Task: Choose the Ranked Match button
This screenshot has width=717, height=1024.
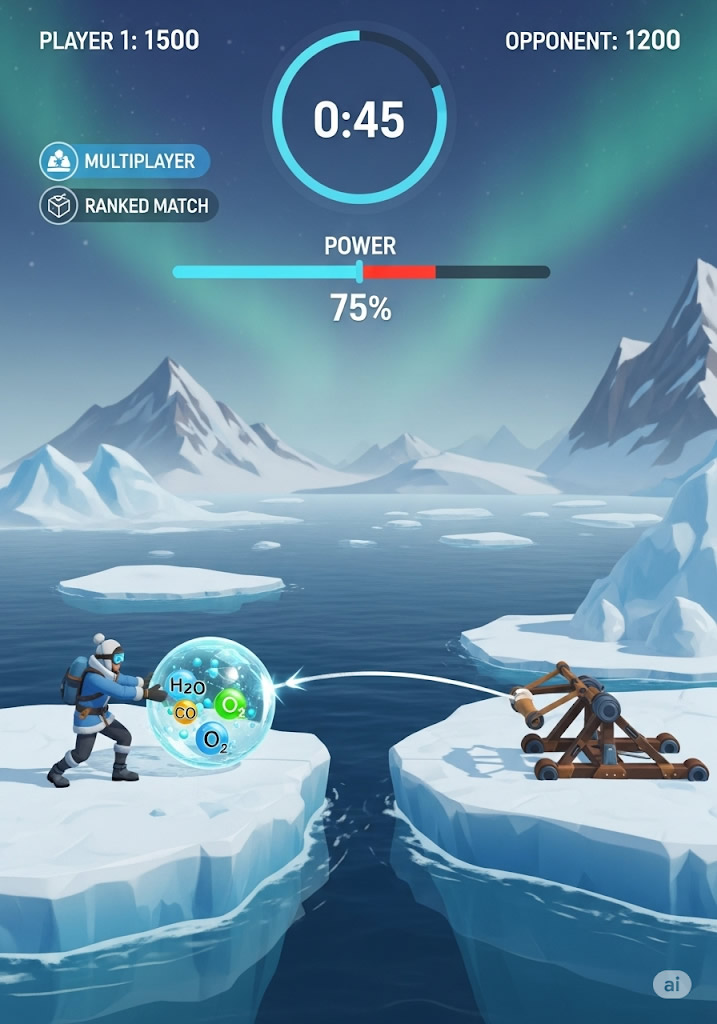Action: click(x=128, y=206)
